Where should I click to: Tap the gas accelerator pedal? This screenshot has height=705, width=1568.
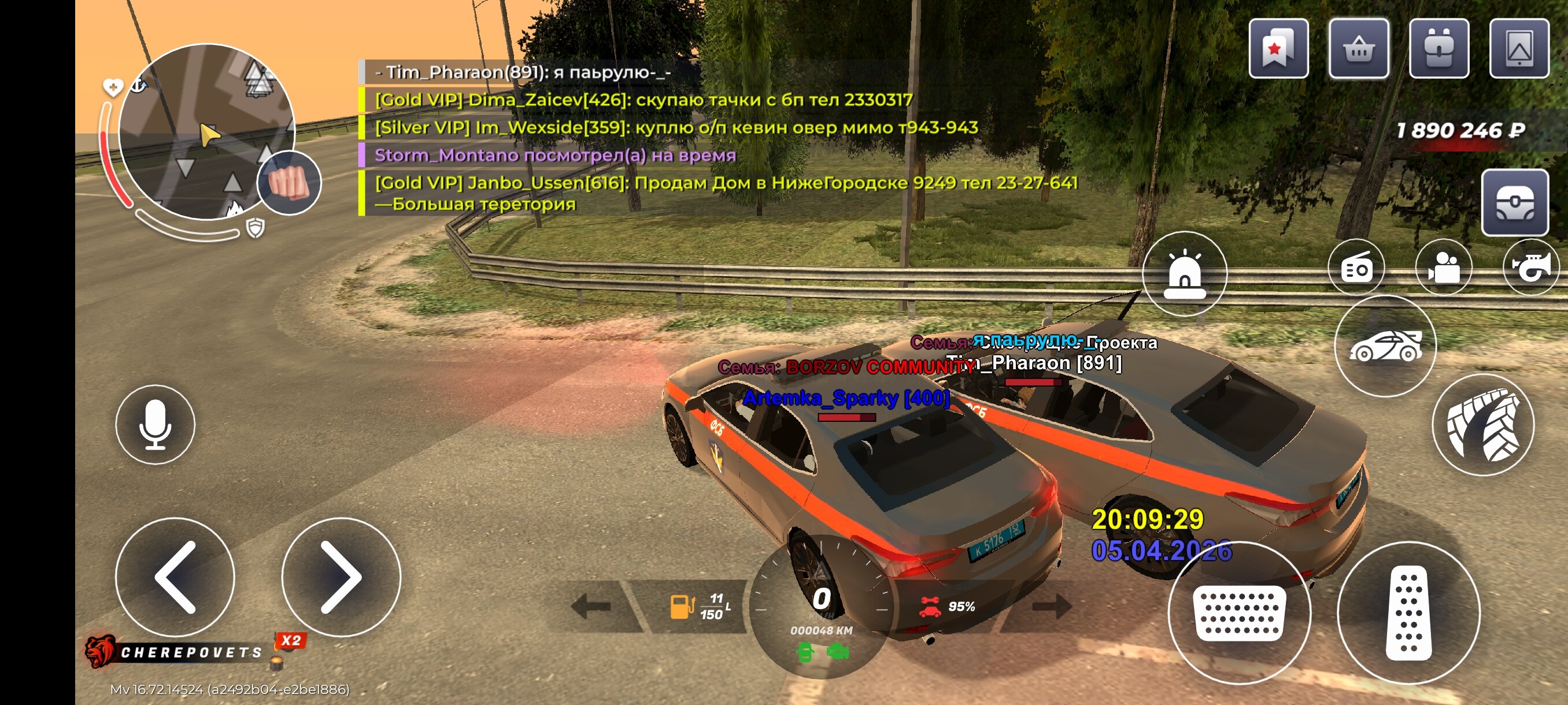1408,613
